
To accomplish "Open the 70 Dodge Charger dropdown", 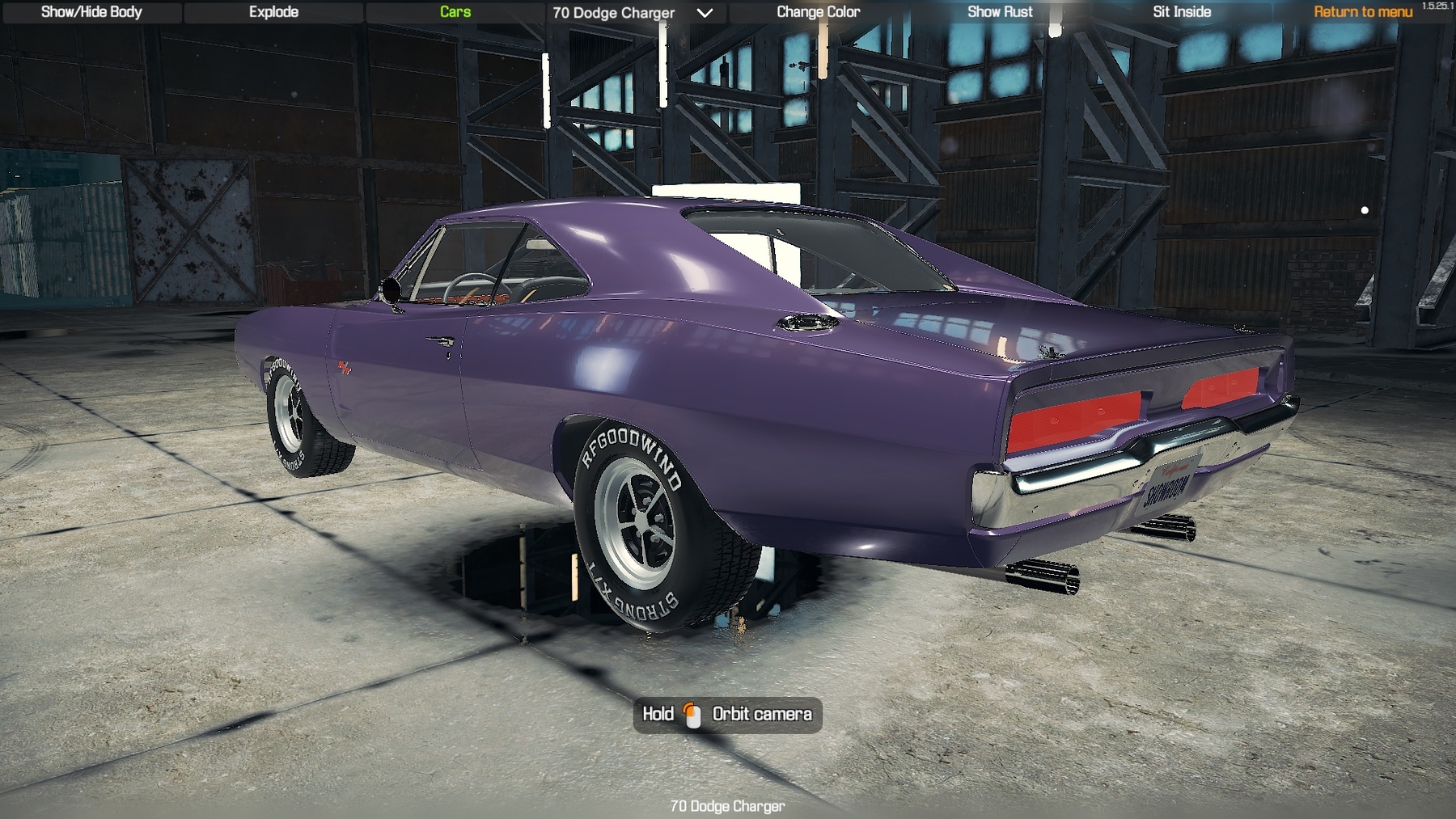I will click(x=633, y=13).
